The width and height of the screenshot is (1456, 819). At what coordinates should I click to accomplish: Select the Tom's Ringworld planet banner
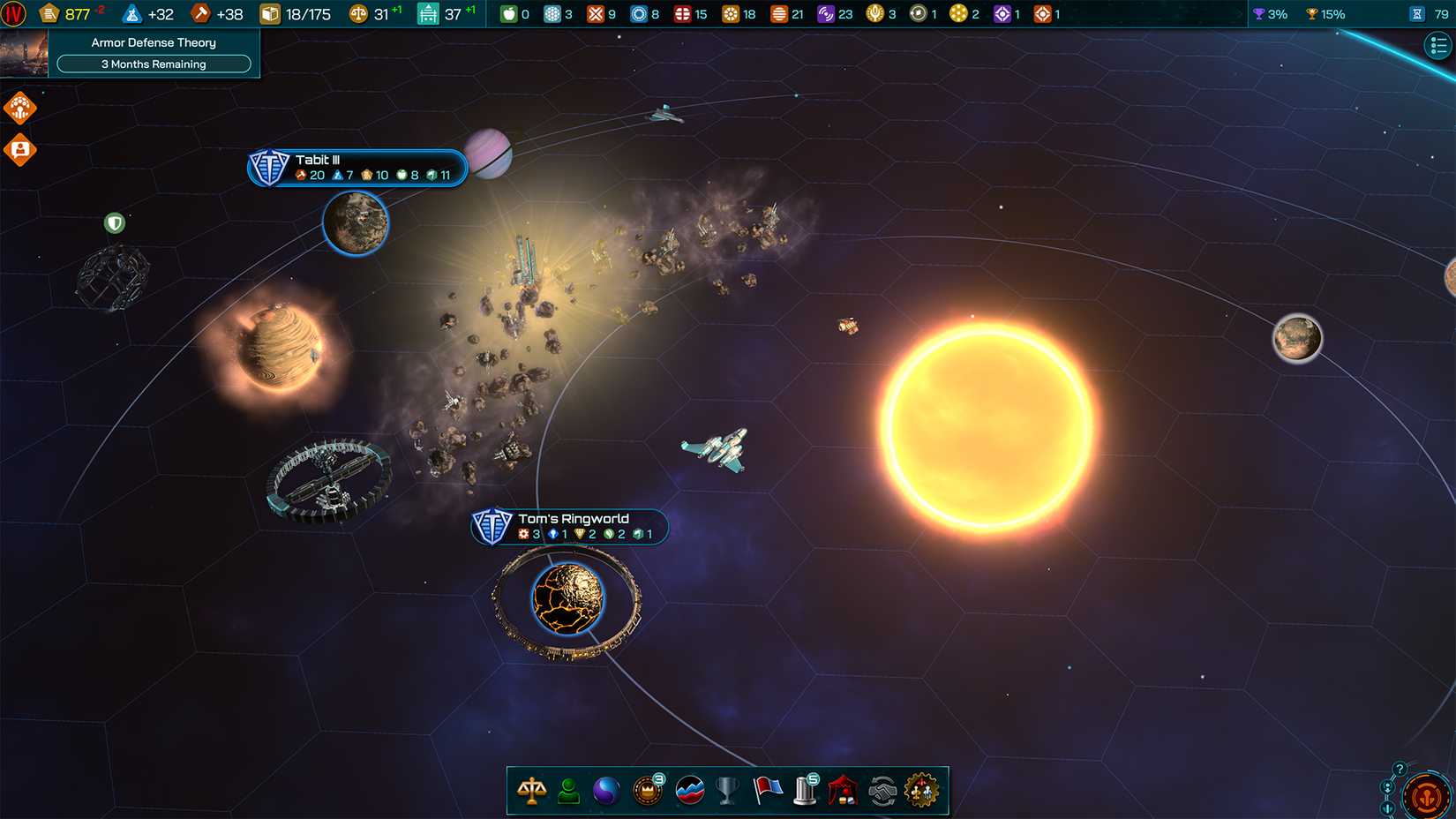571,526
